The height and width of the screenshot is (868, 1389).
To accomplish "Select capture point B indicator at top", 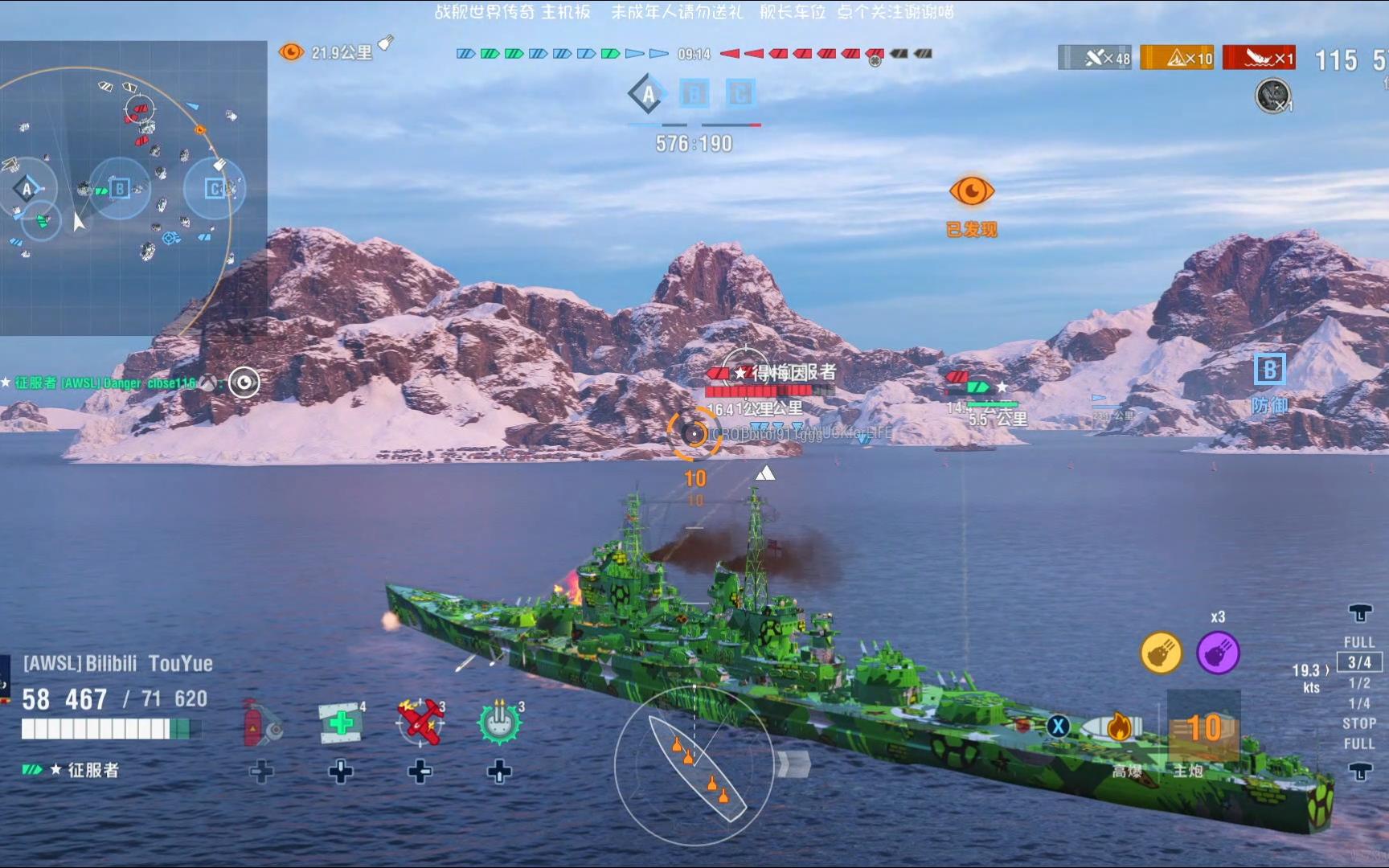I will (x=694, y=94).
